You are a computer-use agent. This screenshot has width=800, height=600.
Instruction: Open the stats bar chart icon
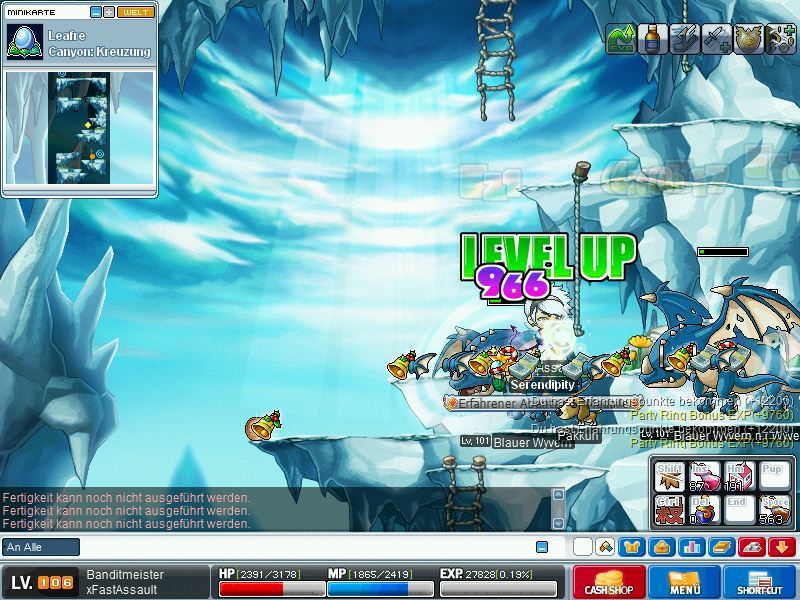coord(691,547)
